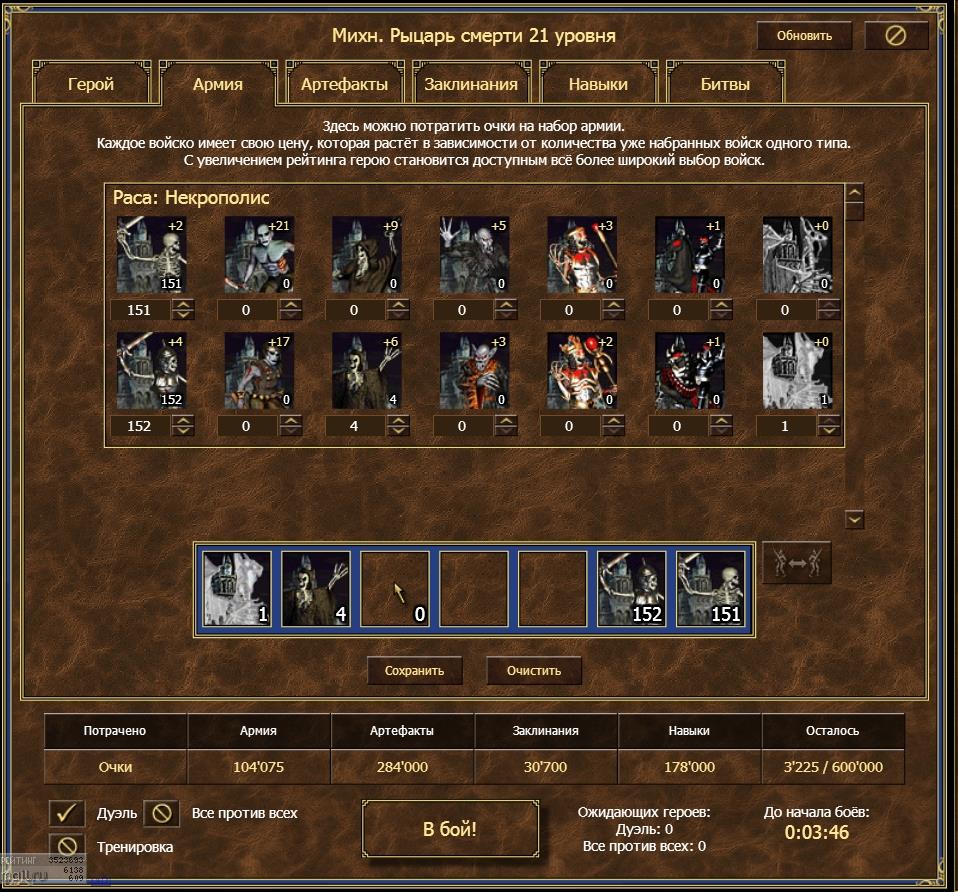Select the army slot holding 152 skeletons
Screen dimensions: 958x892
pyautogui.click(x=632, y=589)
